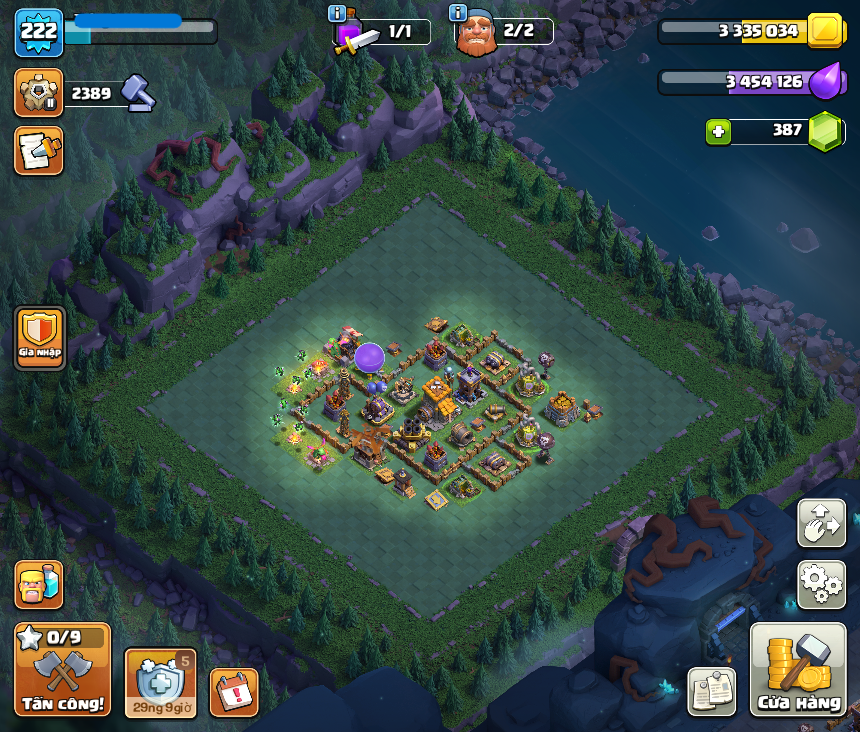Tap the green plus to buy gems
Image resolution: width=860 pixels, height=732 pixels.
pos(717,131)
